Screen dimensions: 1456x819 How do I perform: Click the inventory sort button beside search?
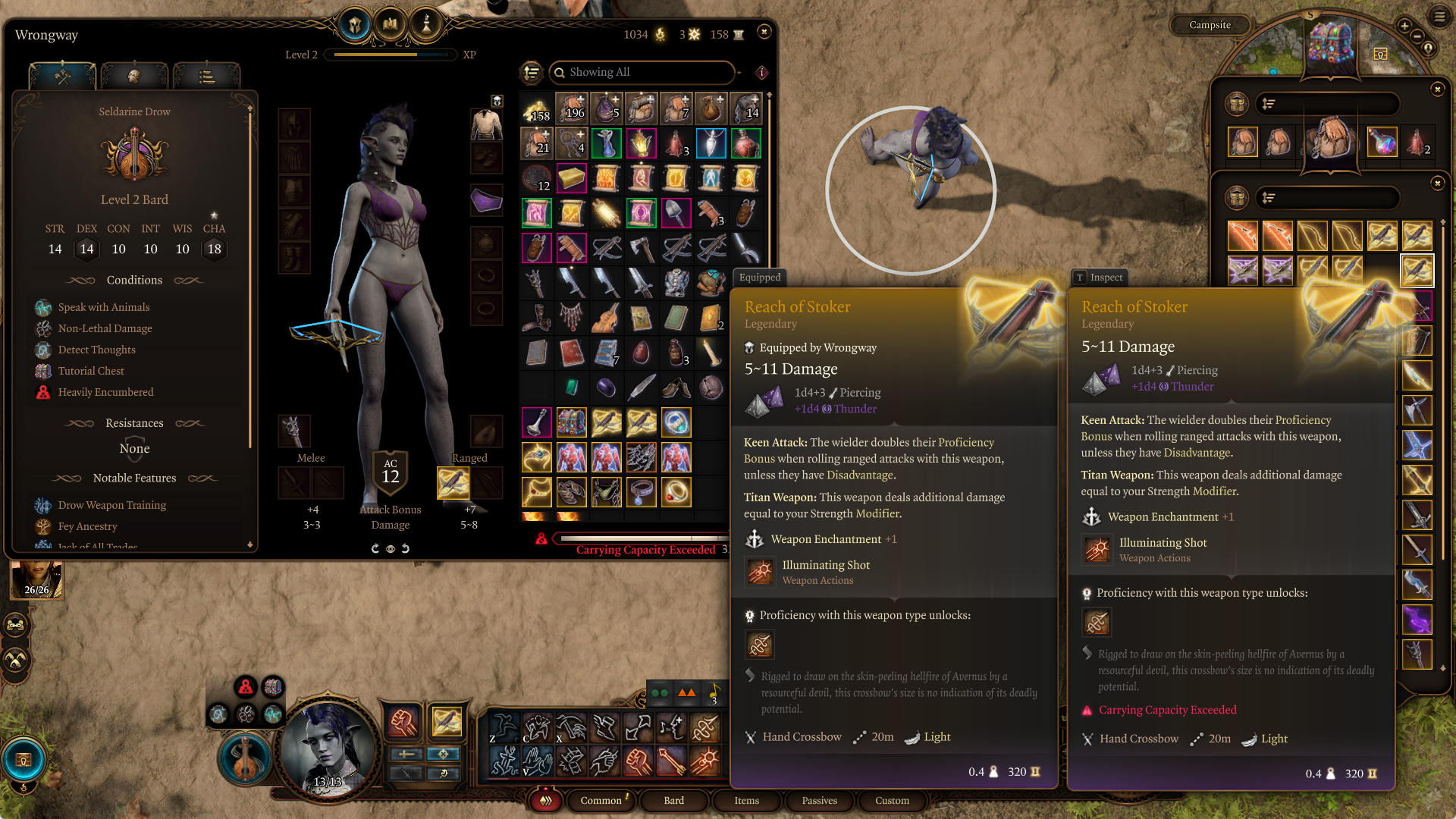[532, 72]
